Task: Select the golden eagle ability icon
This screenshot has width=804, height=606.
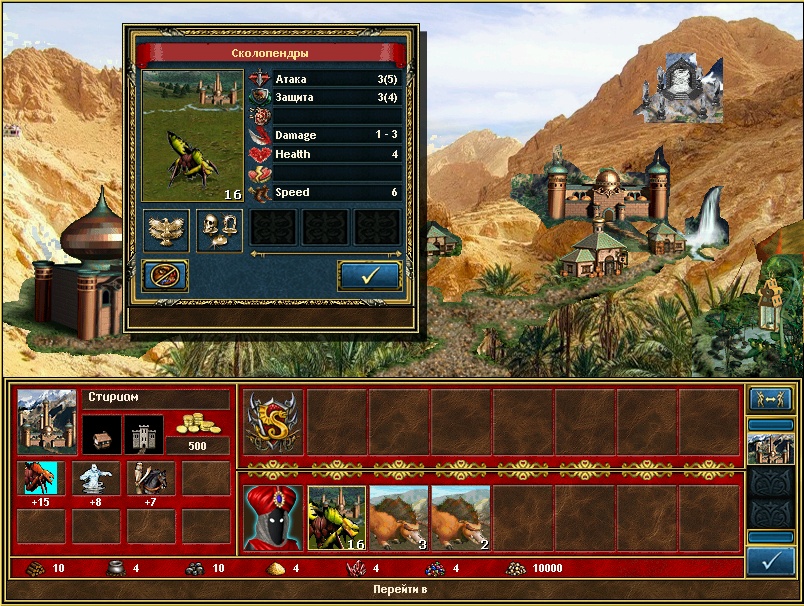Action: pyautogui.click(x=166, y=230)
